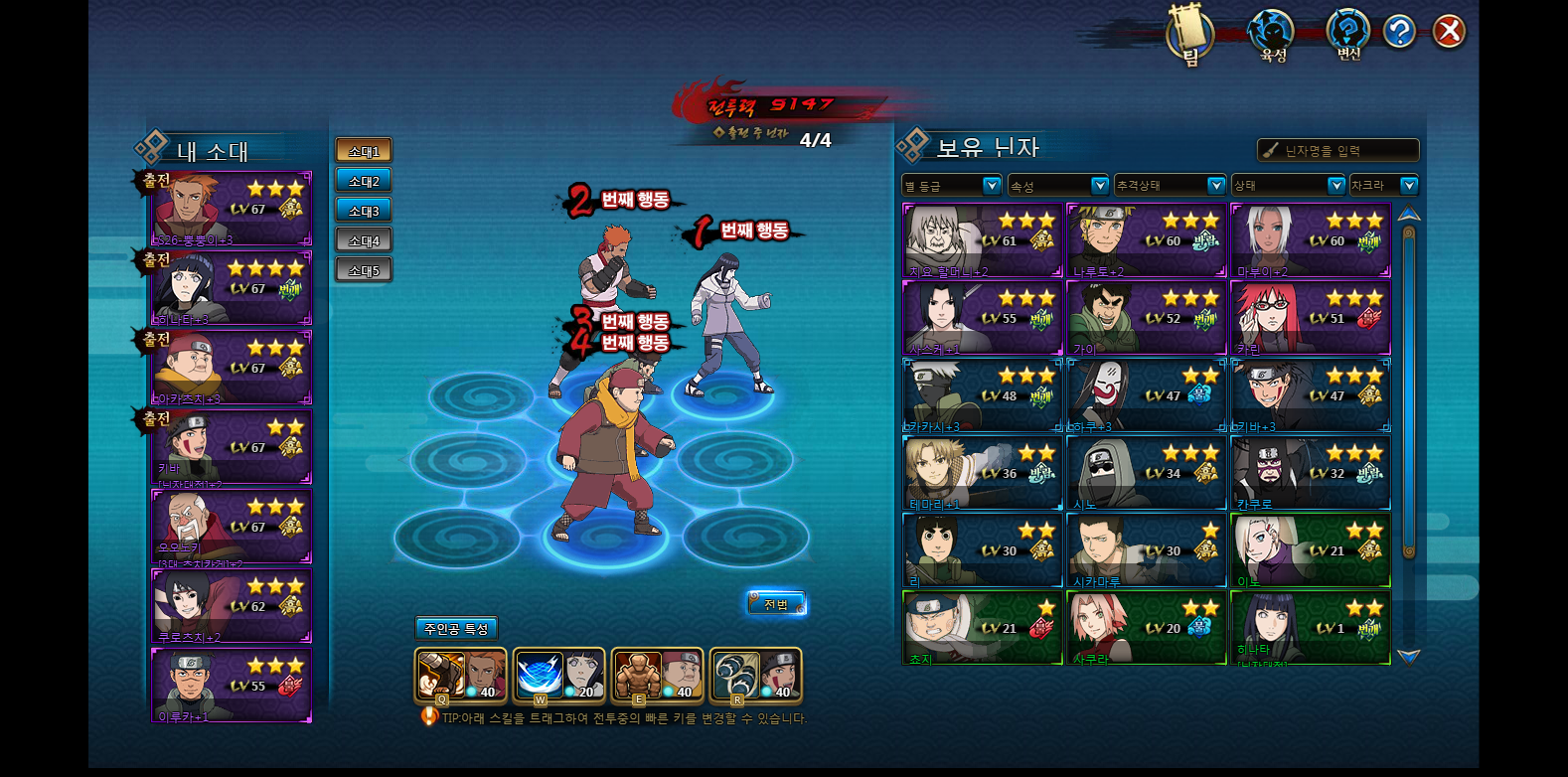Select the 소대3 squad tab
Screen dimensions: 1568x777
click(364, 211)
